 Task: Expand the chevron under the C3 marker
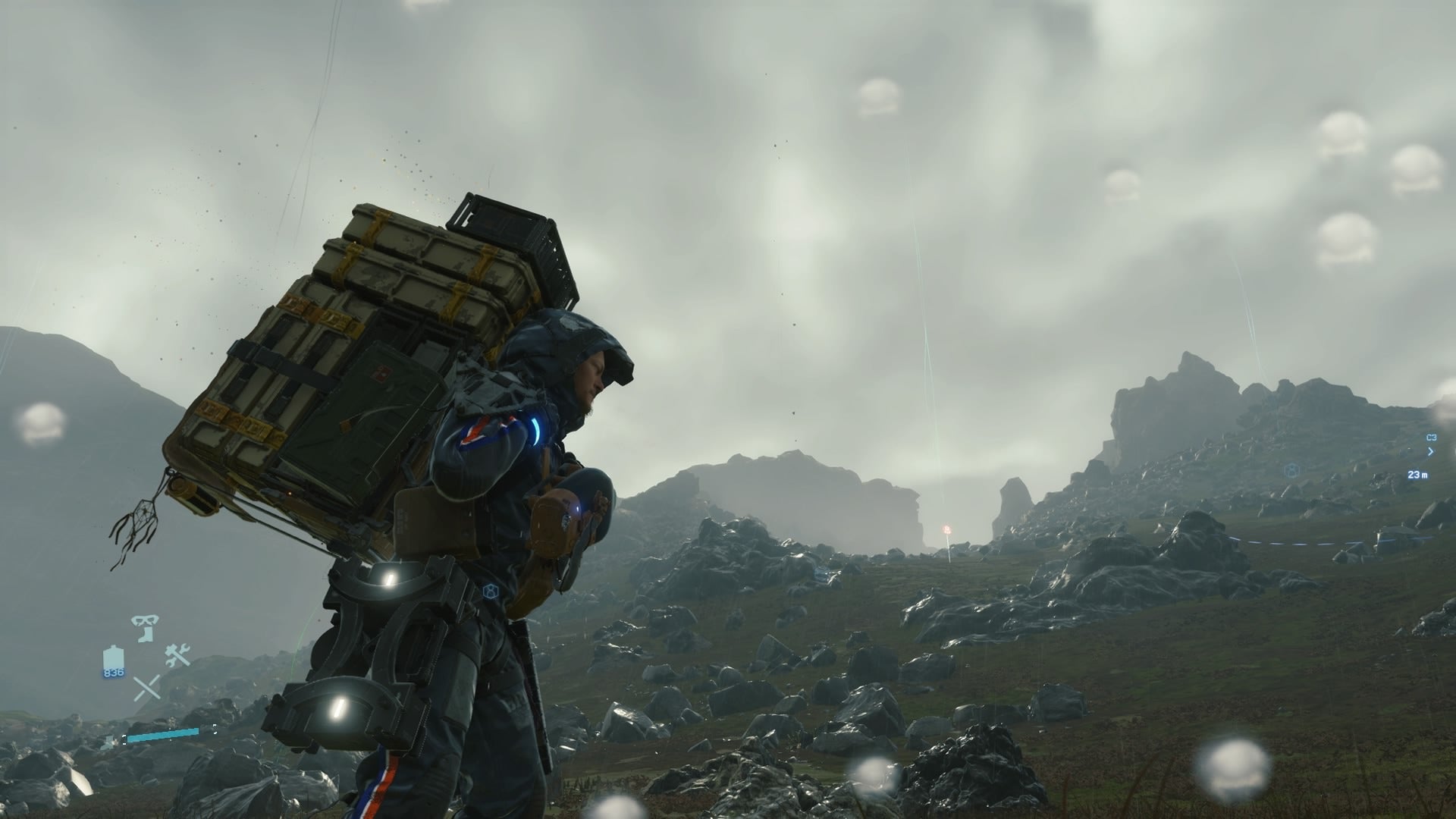pyautogui.click(x=1430, y=450)
